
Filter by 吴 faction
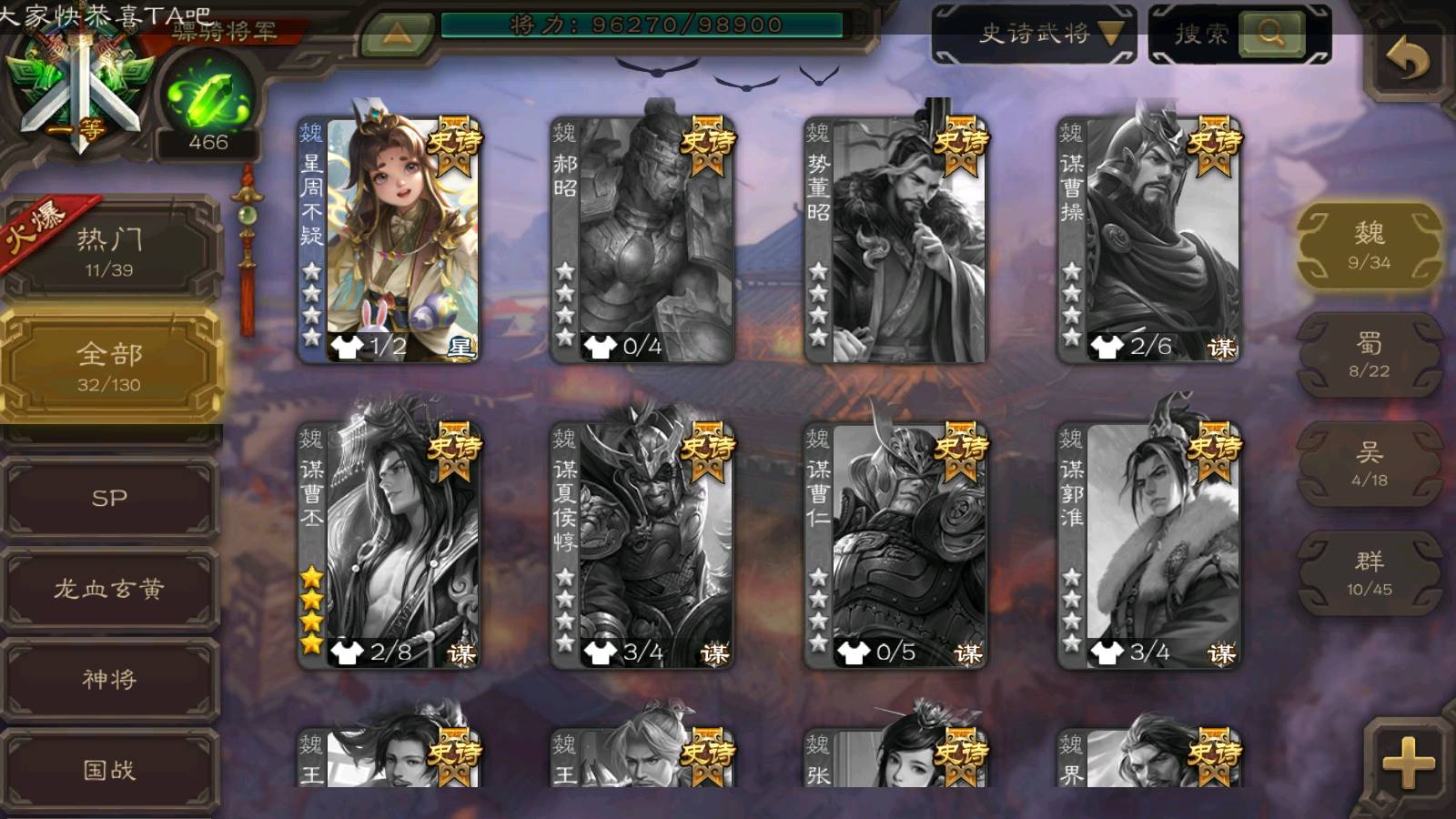click(x=1369, y=463)
